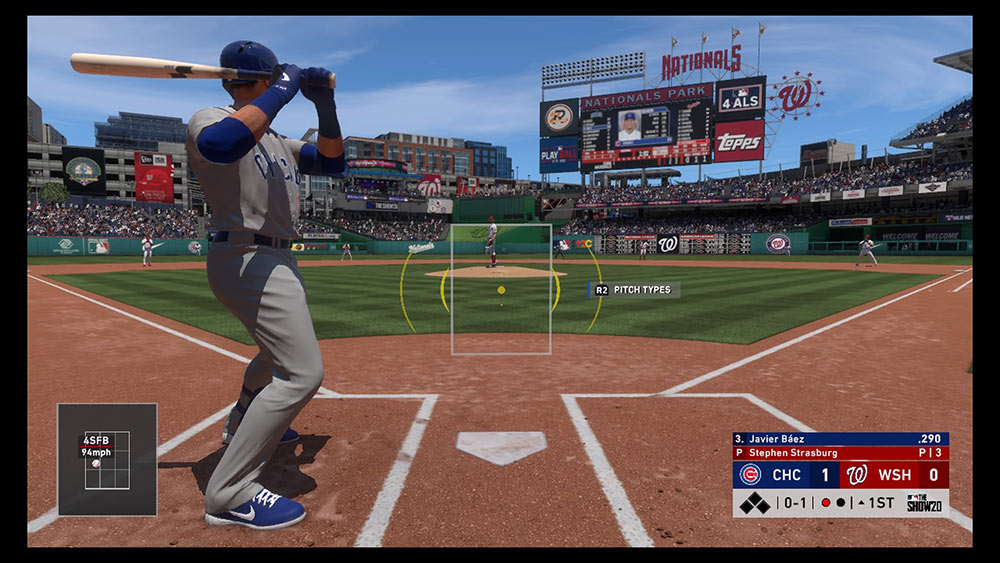Select the Javier Báez batter bar
1000x563 pixels.
(840, 439)
